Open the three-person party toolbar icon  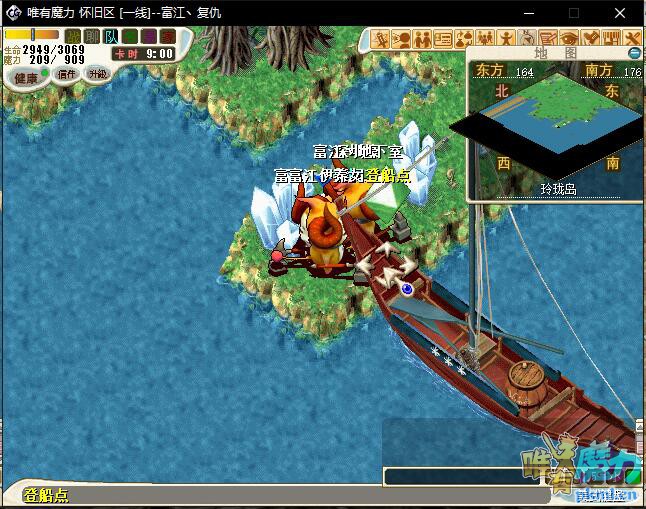pos(485,39)
